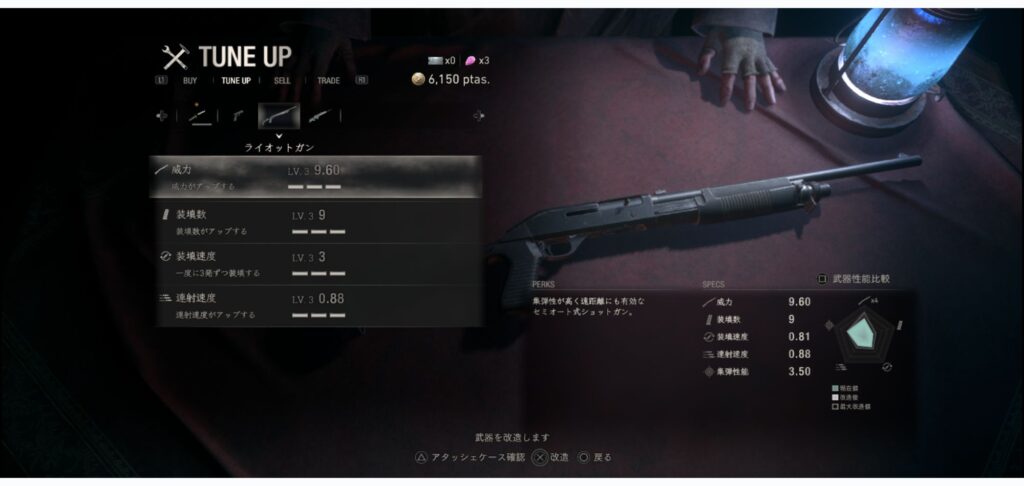Select the 威力 power upgrade row
The width and height of the screenshot is (1024, 486).
click(x=317, y=177)
